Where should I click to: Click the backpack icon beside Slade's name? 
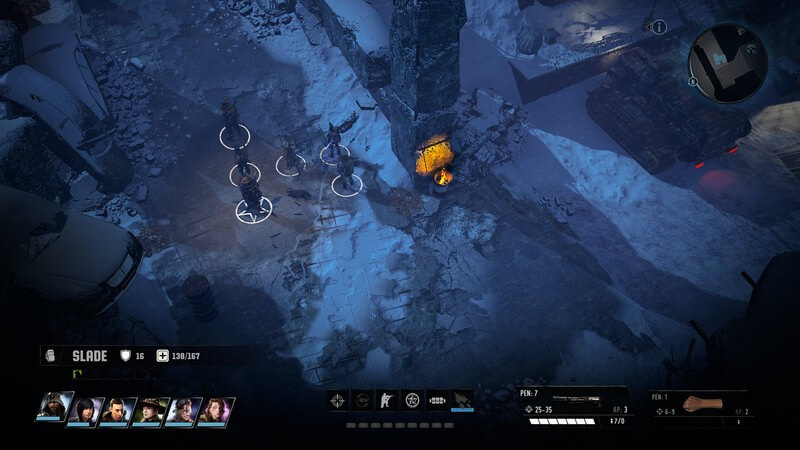pyautogui.click(x=53, y=355)
